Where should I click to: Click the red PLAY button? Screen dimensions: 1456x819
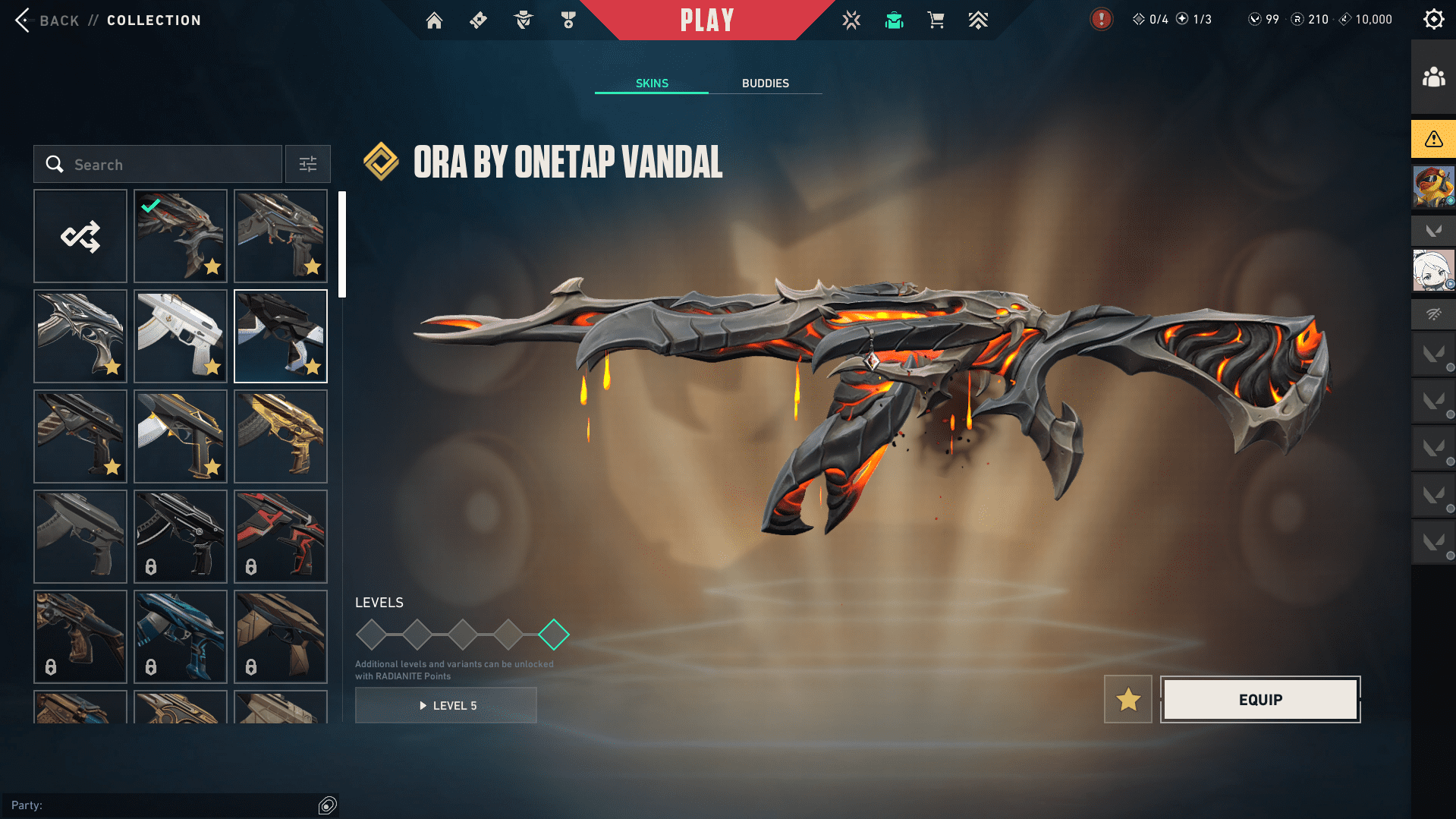706,20
